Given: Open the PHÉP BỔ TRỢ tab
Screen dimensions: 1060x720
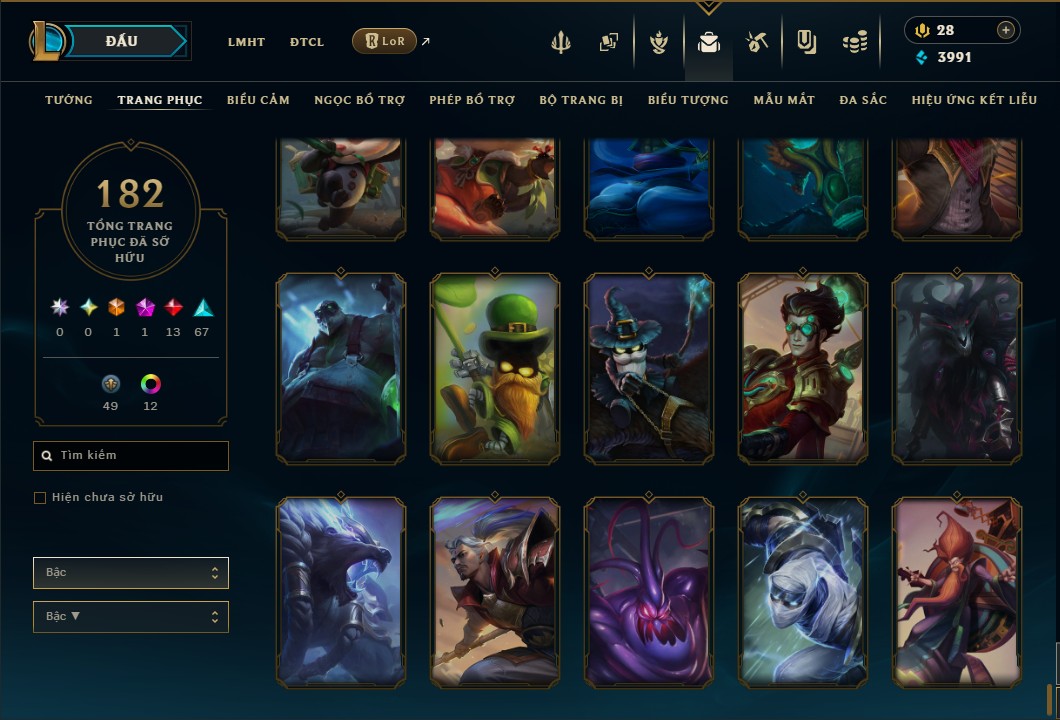Looking at the screenshot, I should 472,100.
